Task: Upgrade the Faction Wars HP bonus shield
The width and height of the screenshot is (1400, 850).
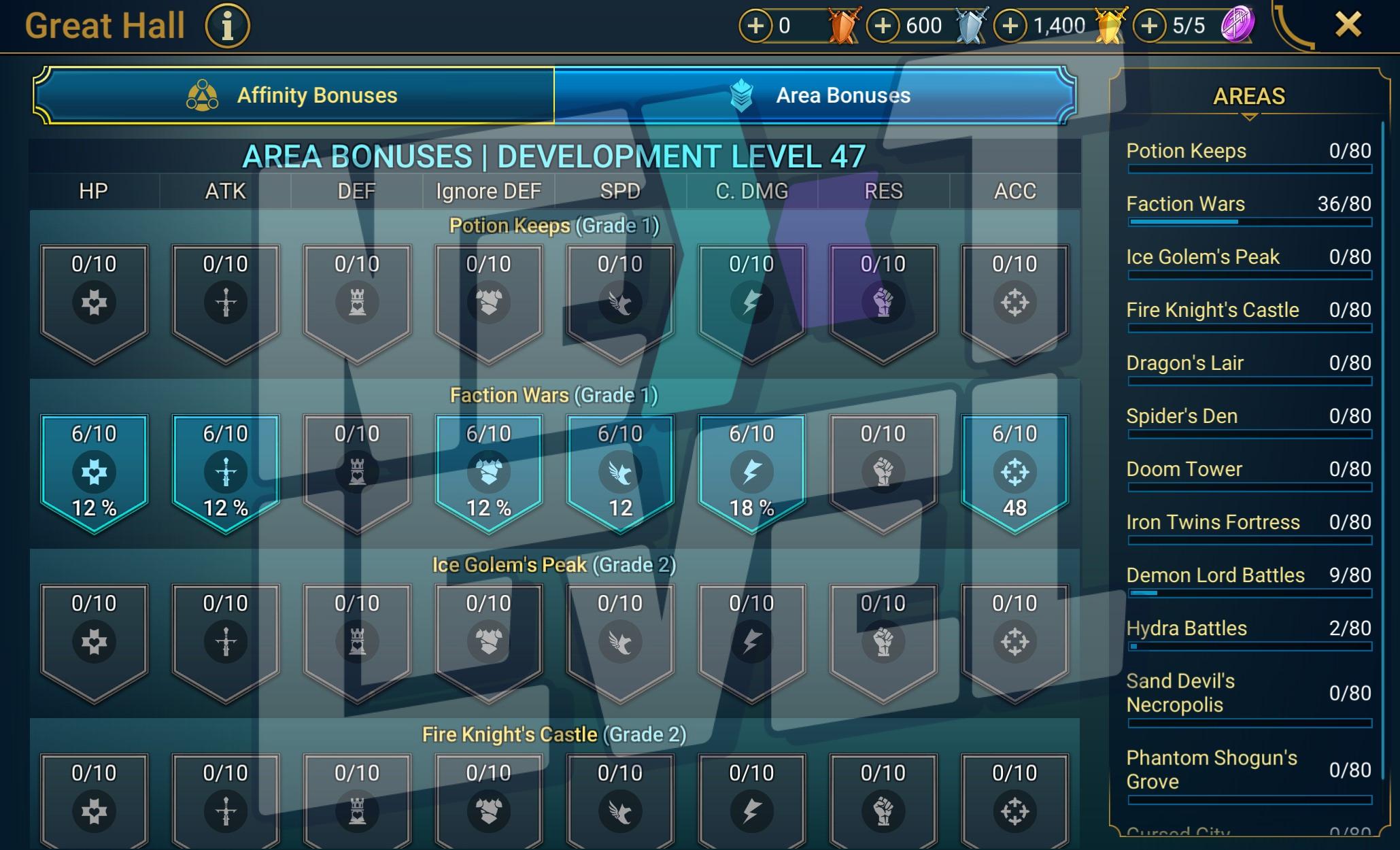Action: 94,471
